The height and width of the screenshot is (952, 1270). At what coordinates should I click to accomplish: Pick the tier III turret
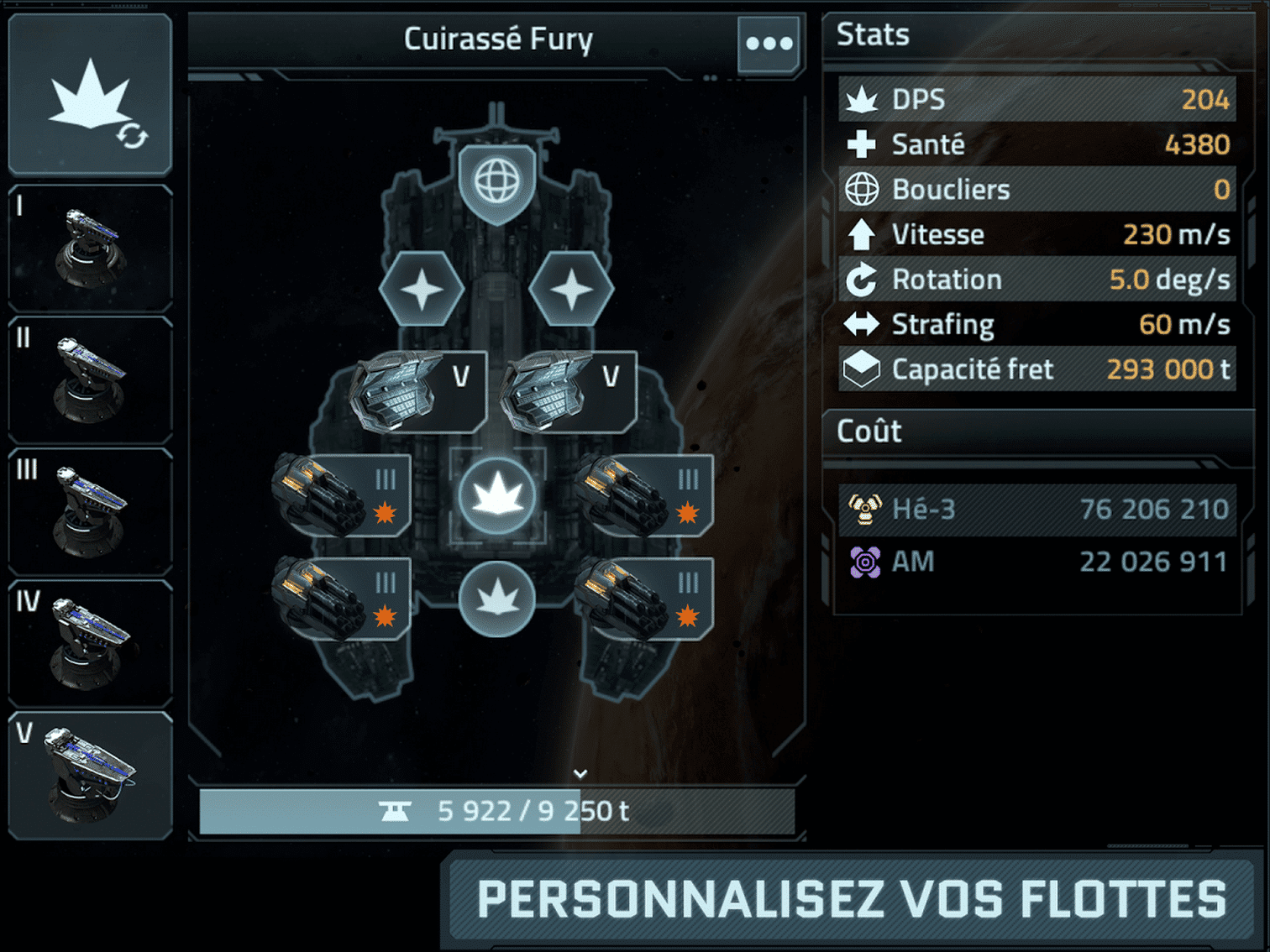tap(90, 512)
